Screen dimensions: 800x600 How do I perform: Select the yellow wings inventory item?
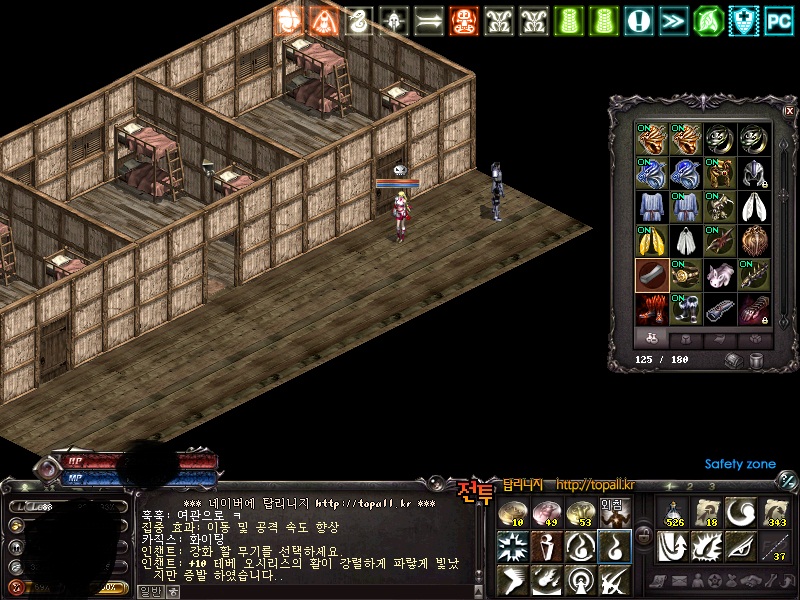(652, 241)
